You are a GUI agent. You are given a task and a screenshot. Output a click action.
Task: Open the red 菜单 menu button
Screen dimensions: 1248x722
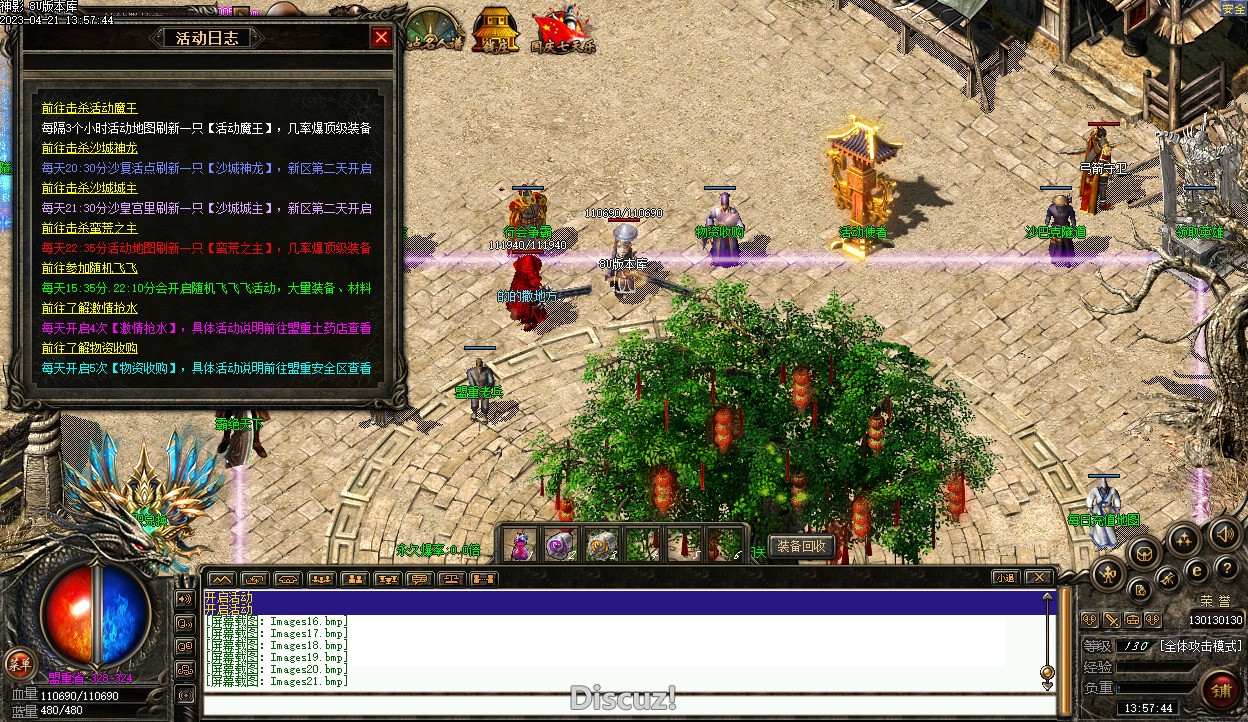19,662
